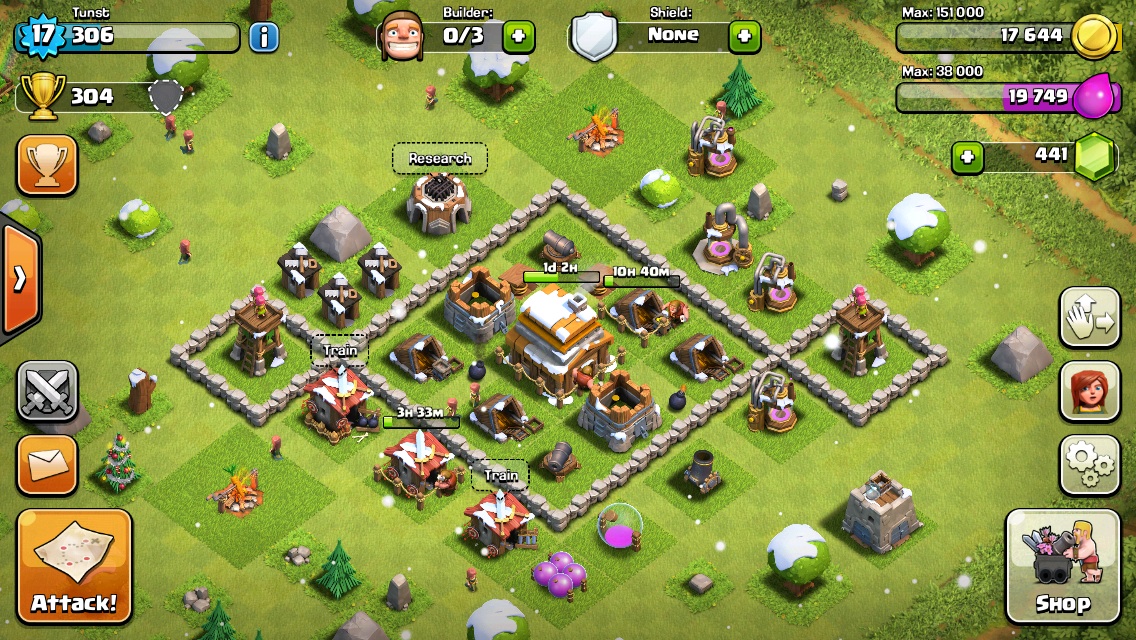Open the crossed swords battle log

tap(47, 391)
